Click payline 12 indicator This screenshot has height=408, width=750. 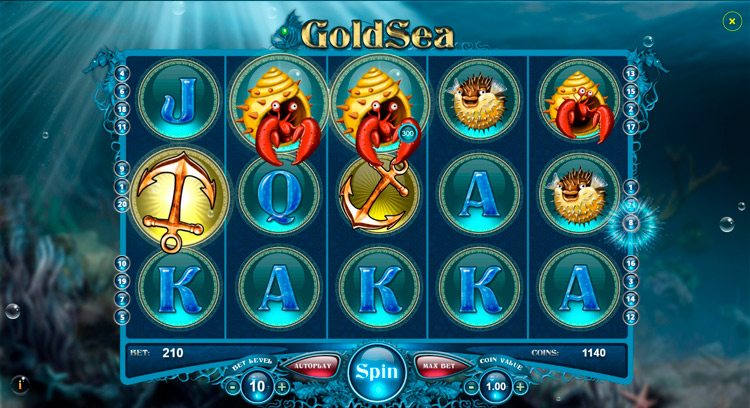(631, 317)
